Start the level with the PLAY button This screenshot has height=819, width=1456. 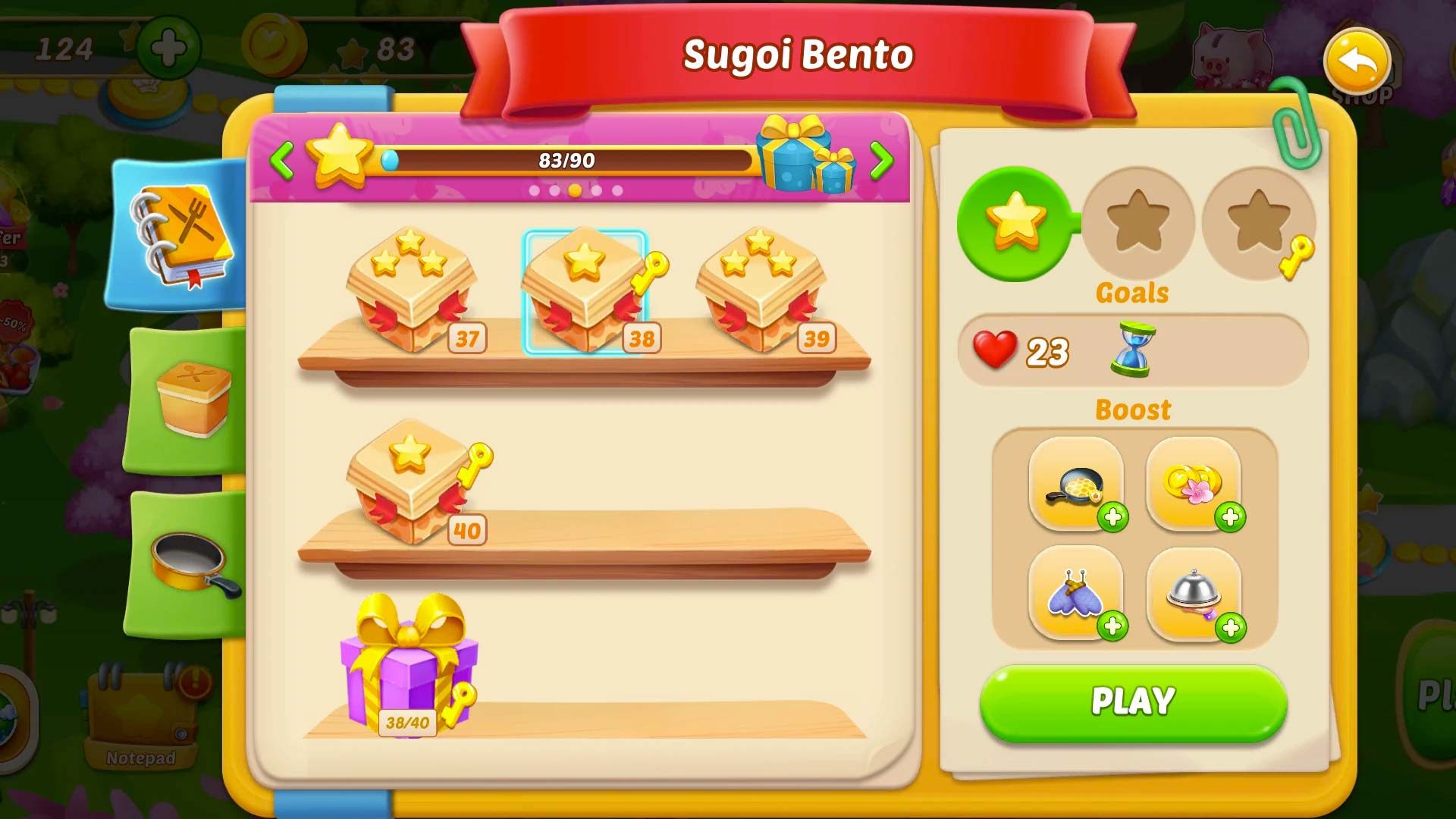tap(1133, 702)
